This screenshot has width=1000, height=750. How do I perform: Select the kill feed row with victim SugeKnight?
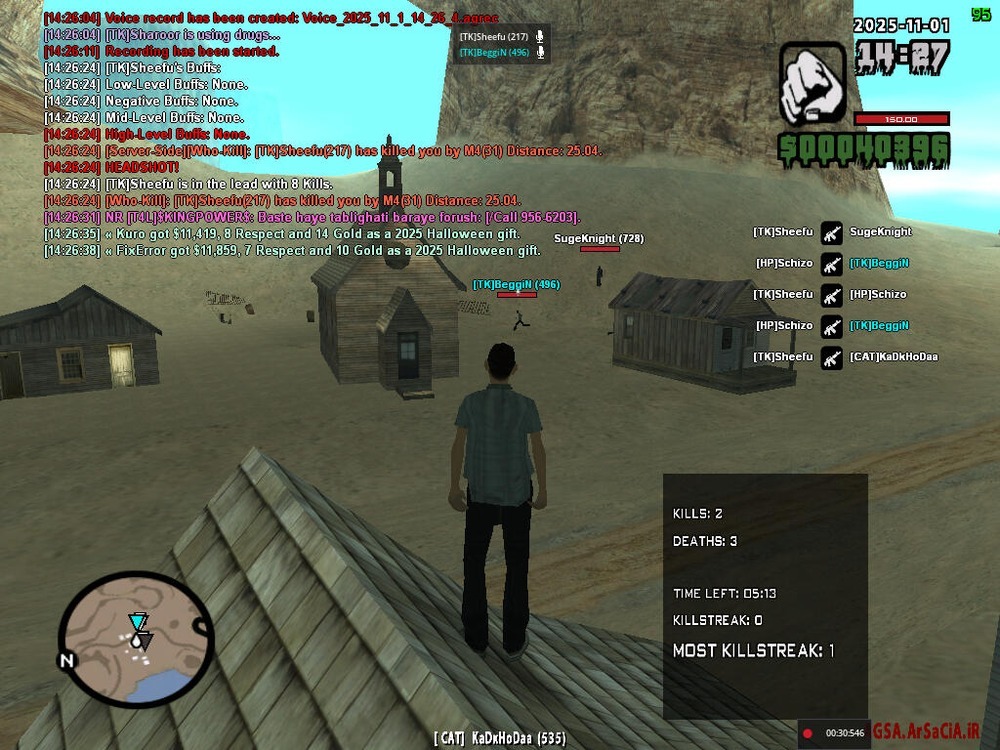coord(832,232)
